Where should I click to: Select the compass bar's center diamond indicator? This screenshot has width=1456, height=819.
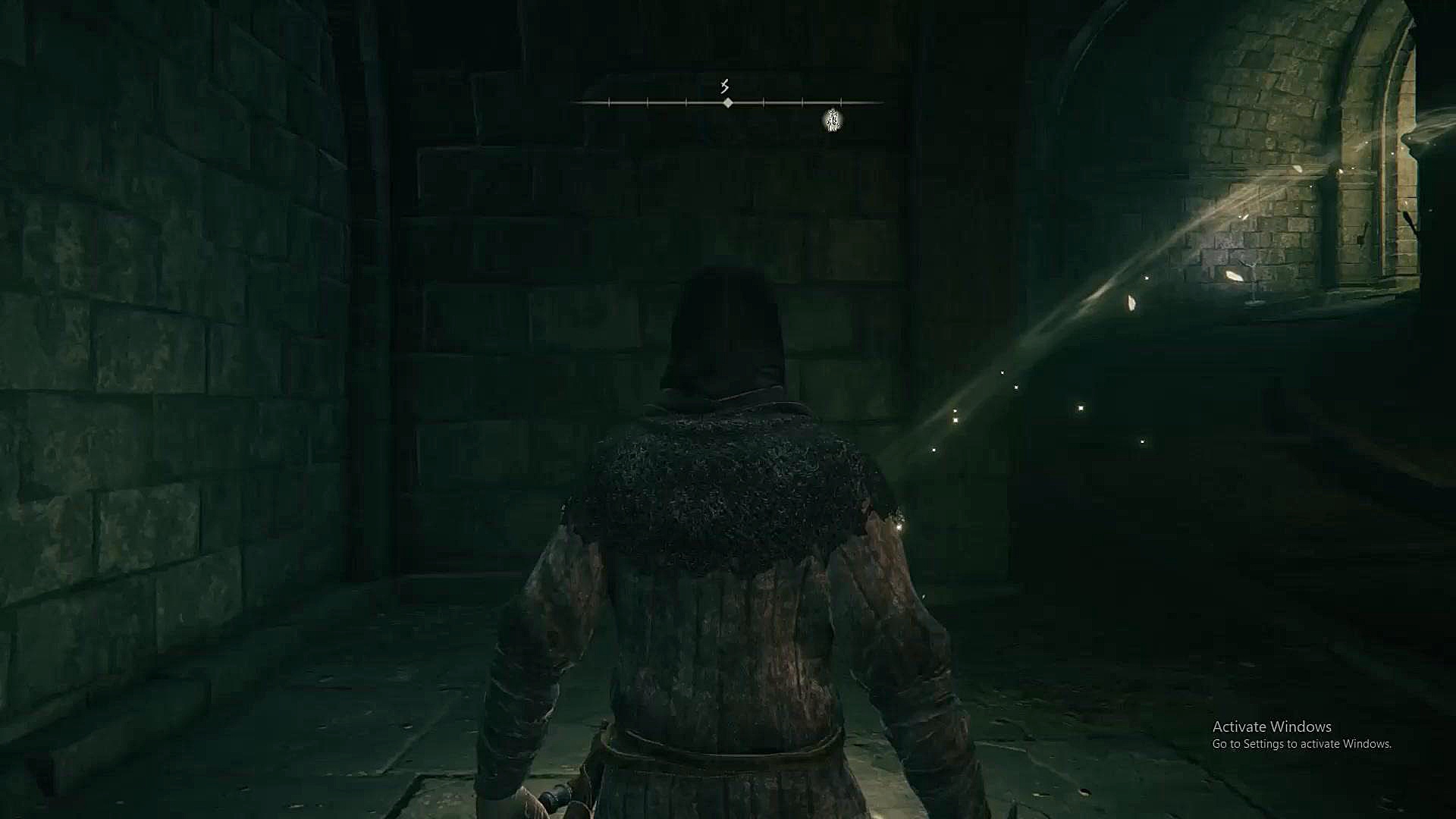728,102
